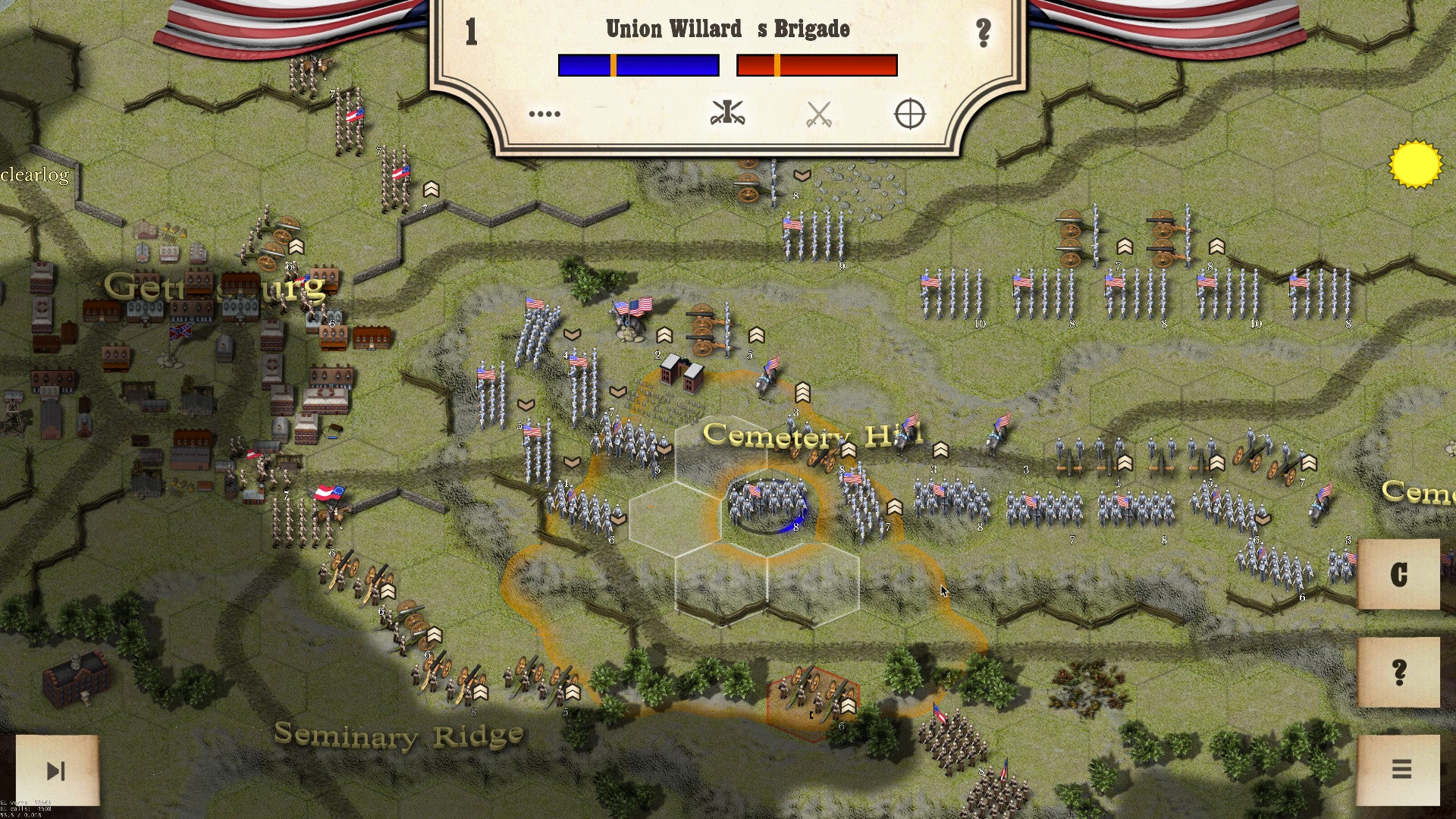Click the C button on the right edge
This screenshot has height=819, width=1456.
click(1398, 575)
